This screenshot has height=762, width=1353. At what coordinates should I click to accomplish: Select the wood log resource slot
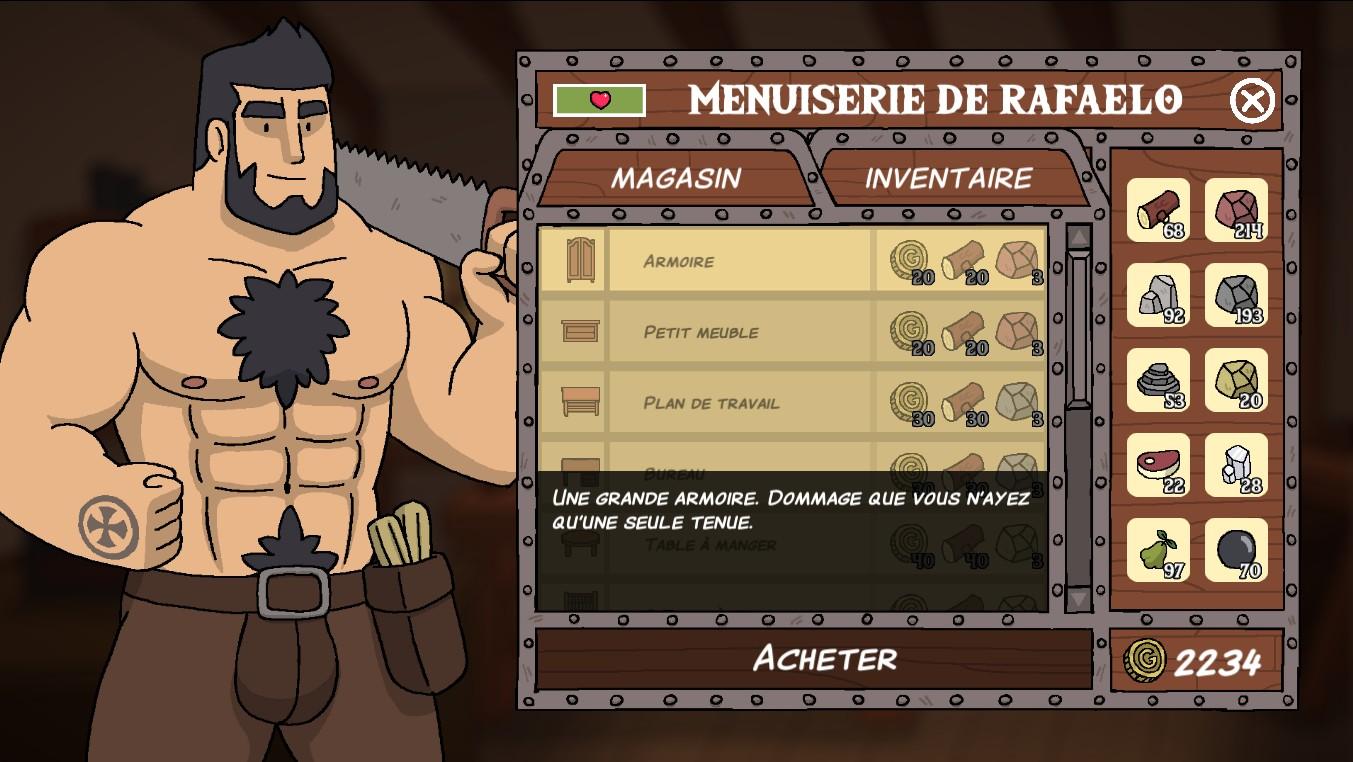pos(1158,210)
